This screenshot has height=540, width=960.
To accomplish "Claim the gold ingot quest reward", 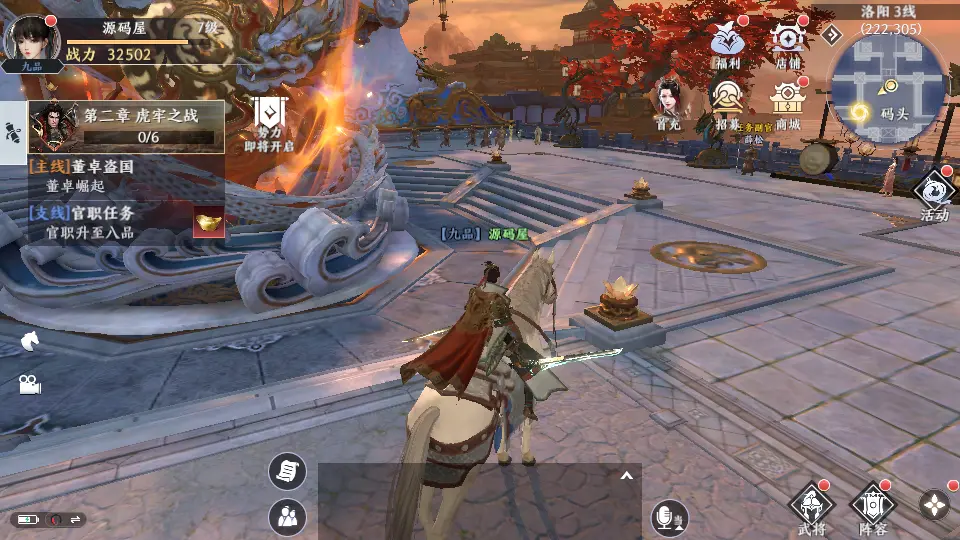I will click(x=209, y=222).
